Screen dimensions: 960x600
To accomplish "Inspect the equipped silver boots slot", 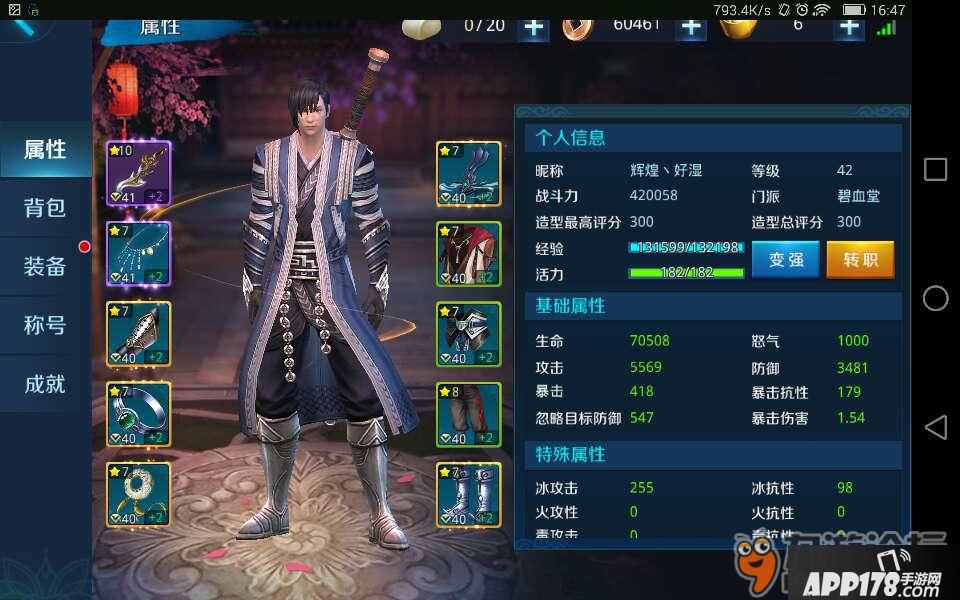I will tap(468, 494).
